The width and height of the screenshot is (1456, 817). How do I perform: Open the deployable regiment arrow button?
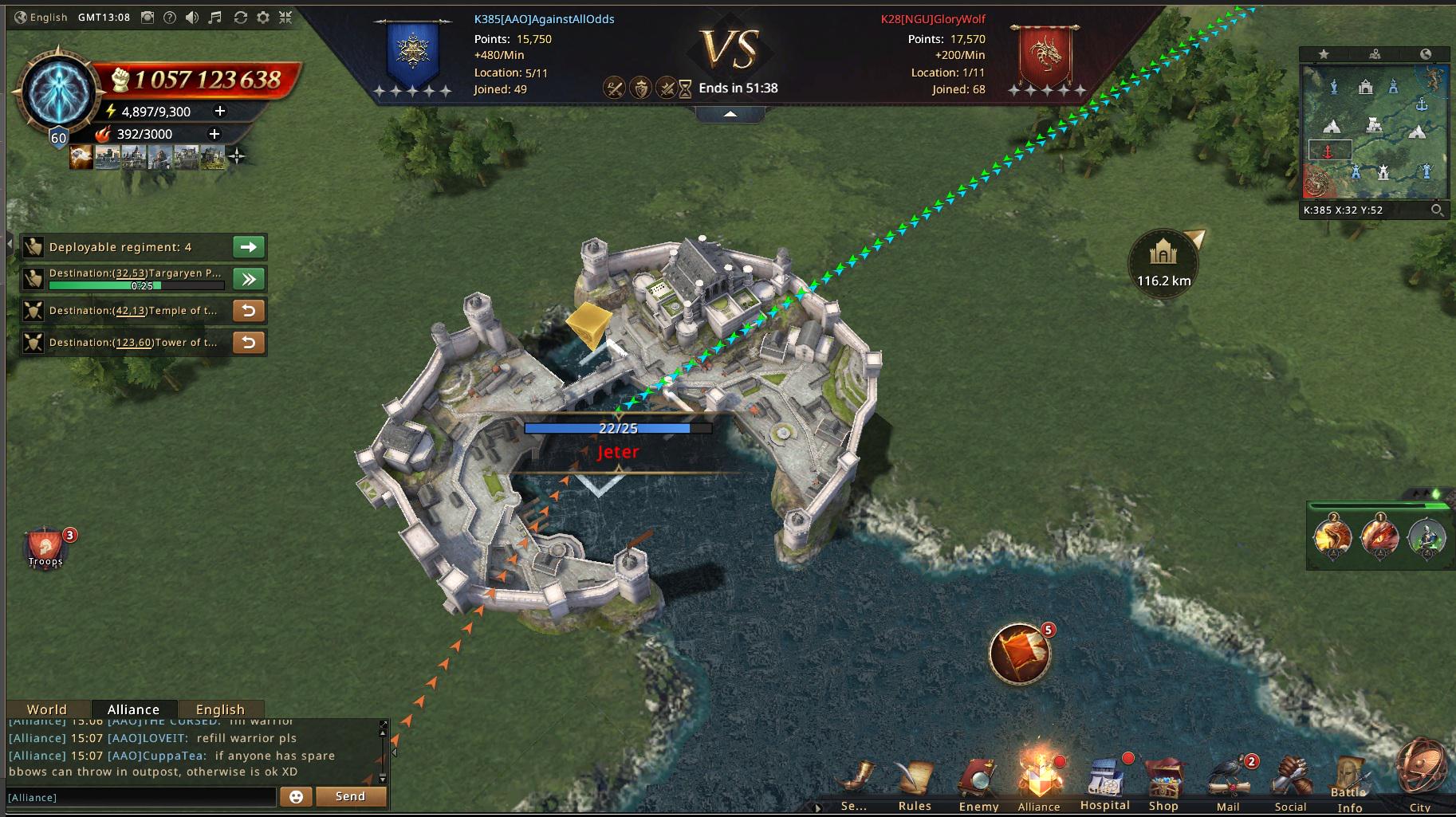click(249, 247)
